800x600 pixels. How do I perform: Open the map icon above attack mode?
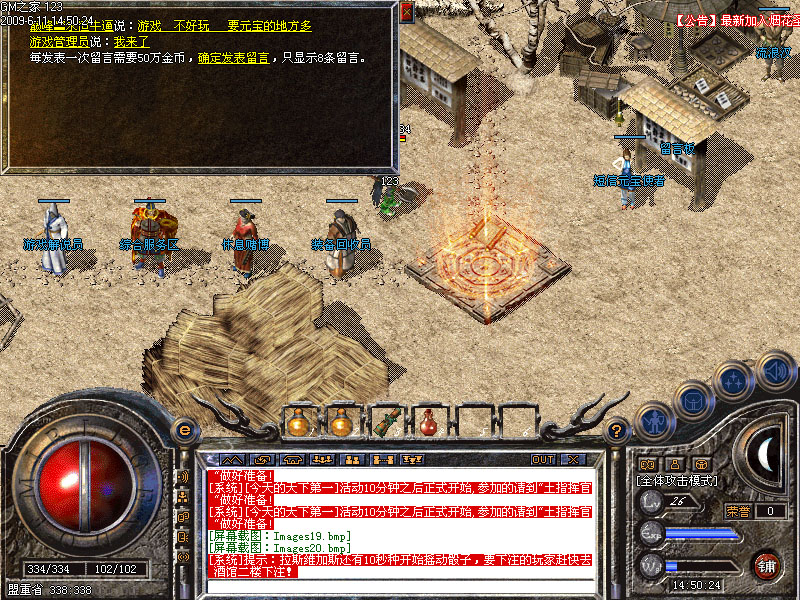point(647,464)
